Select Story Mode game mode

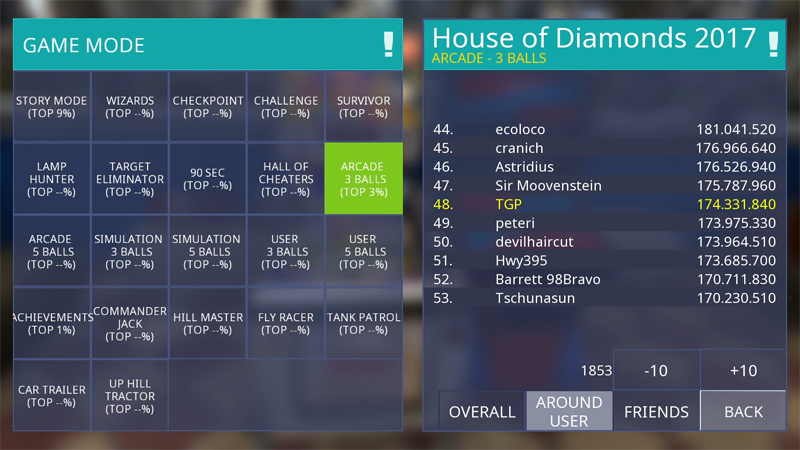coord(52,107)
